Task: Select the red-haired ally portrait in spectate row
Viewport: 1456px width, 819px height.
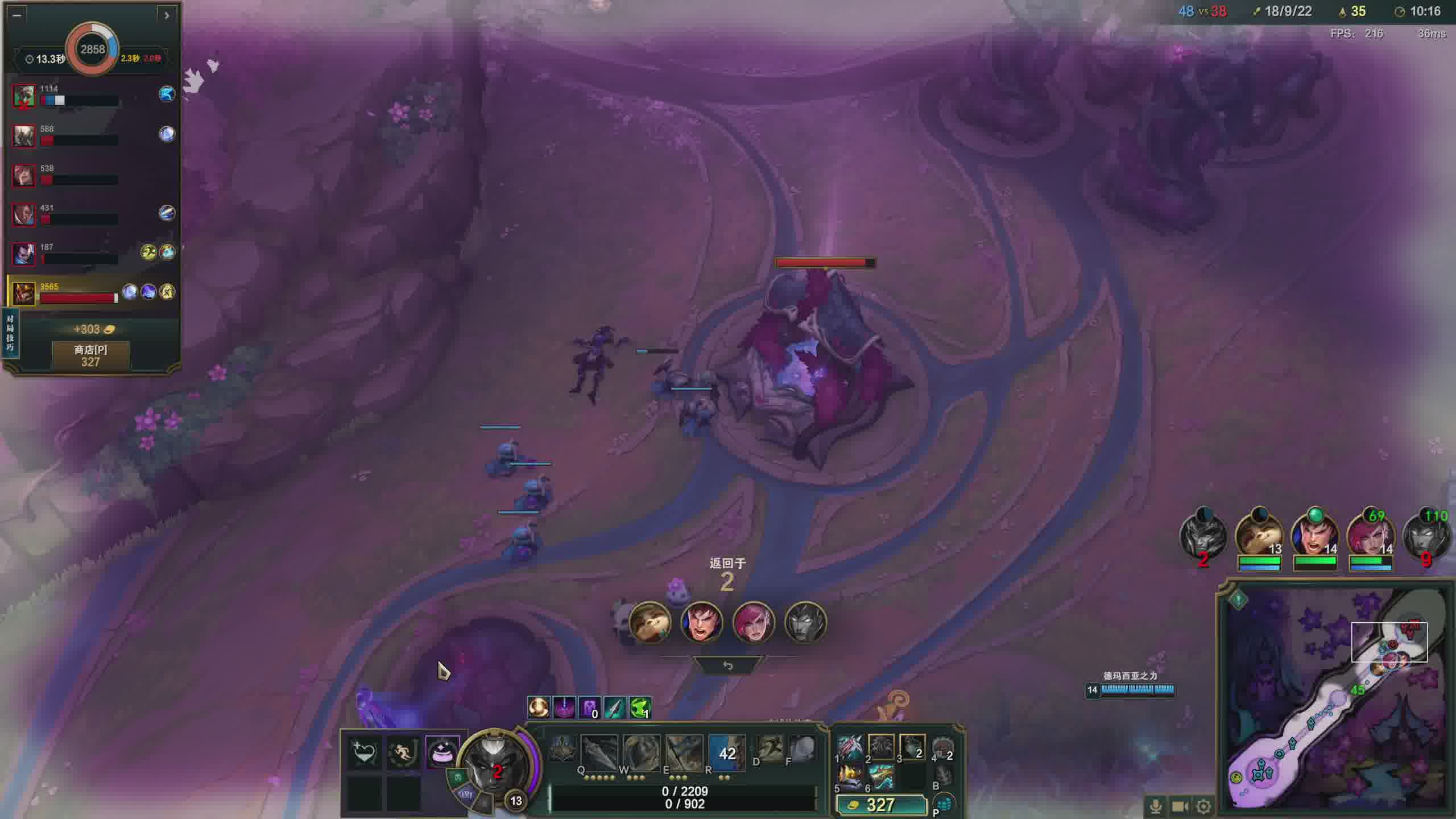Action: tap(753, 622)
